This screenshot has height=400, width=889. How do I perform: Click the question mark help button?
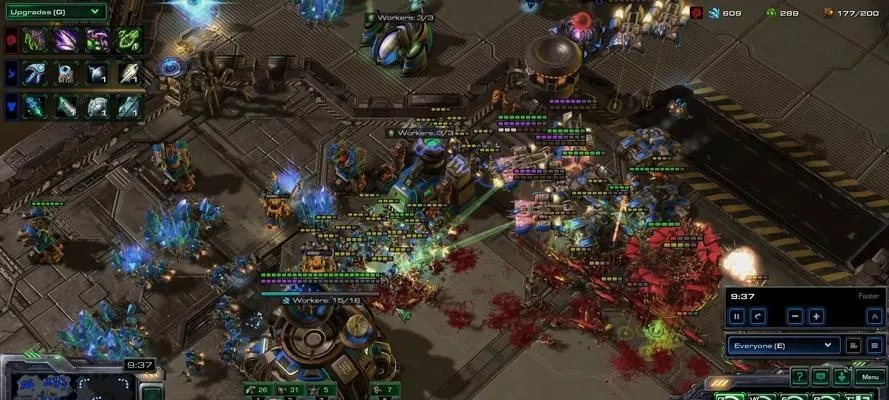799,377
